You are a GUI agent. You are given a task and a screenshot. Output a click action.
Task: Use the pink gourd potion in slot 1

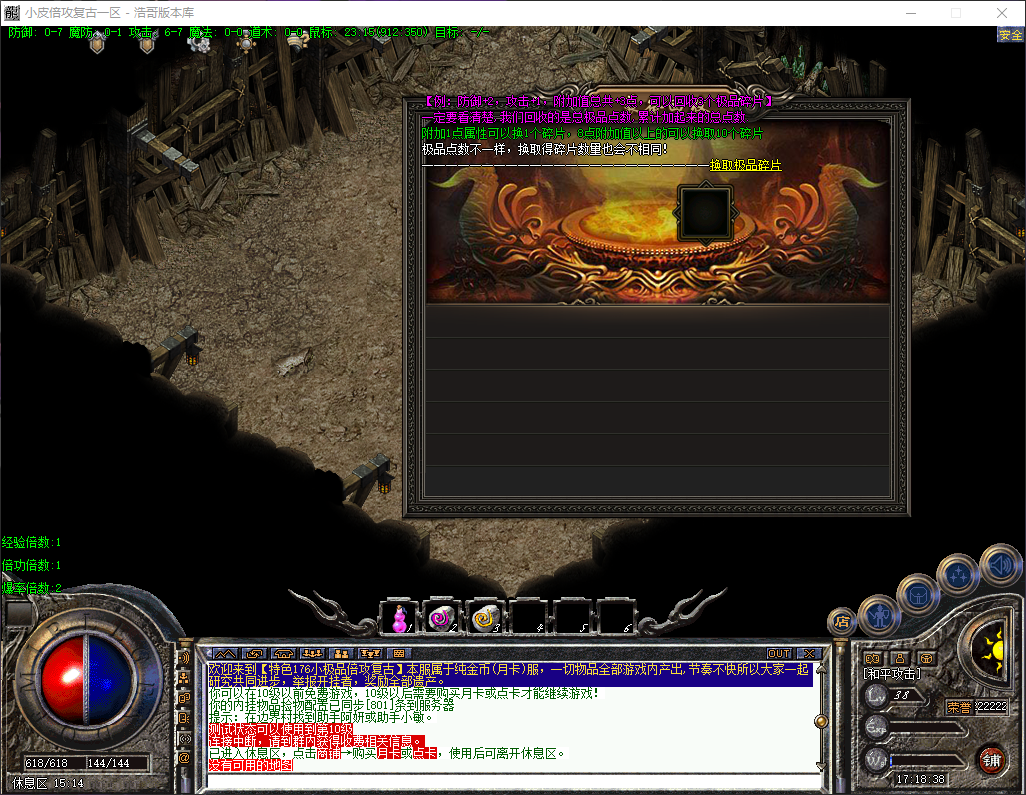[400, 617]
